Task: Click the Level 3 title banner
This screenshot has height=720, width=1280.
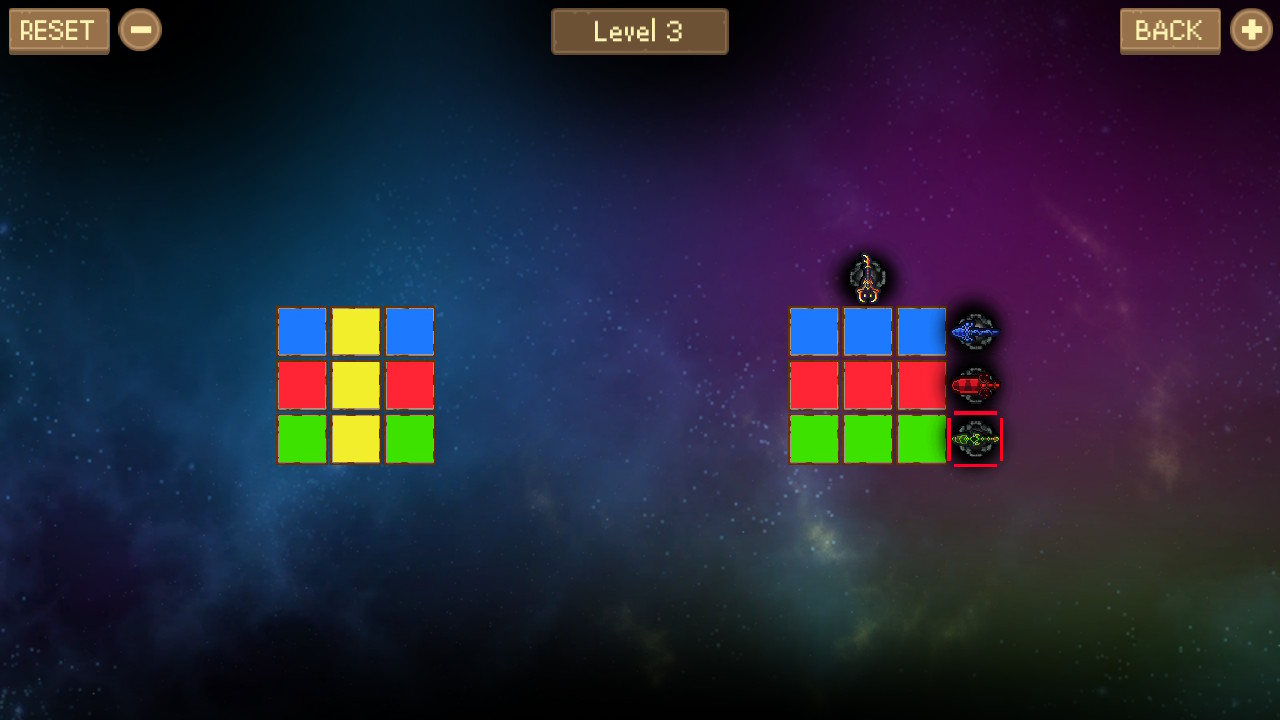Action: 640,31
